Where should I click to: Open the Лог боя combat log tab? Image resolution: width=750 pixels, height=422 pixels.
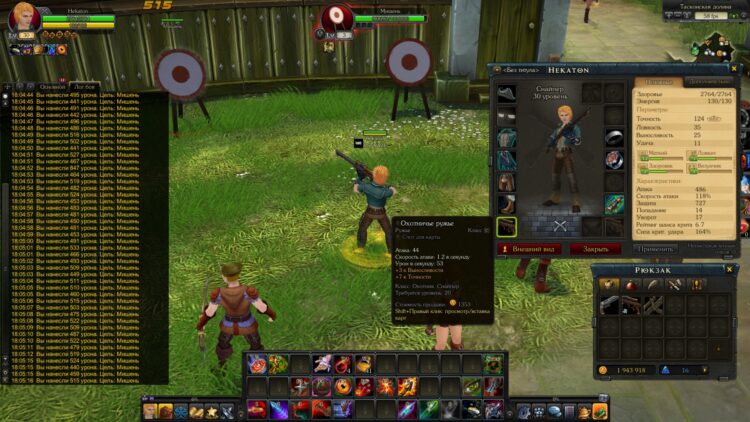click(84, 88)
